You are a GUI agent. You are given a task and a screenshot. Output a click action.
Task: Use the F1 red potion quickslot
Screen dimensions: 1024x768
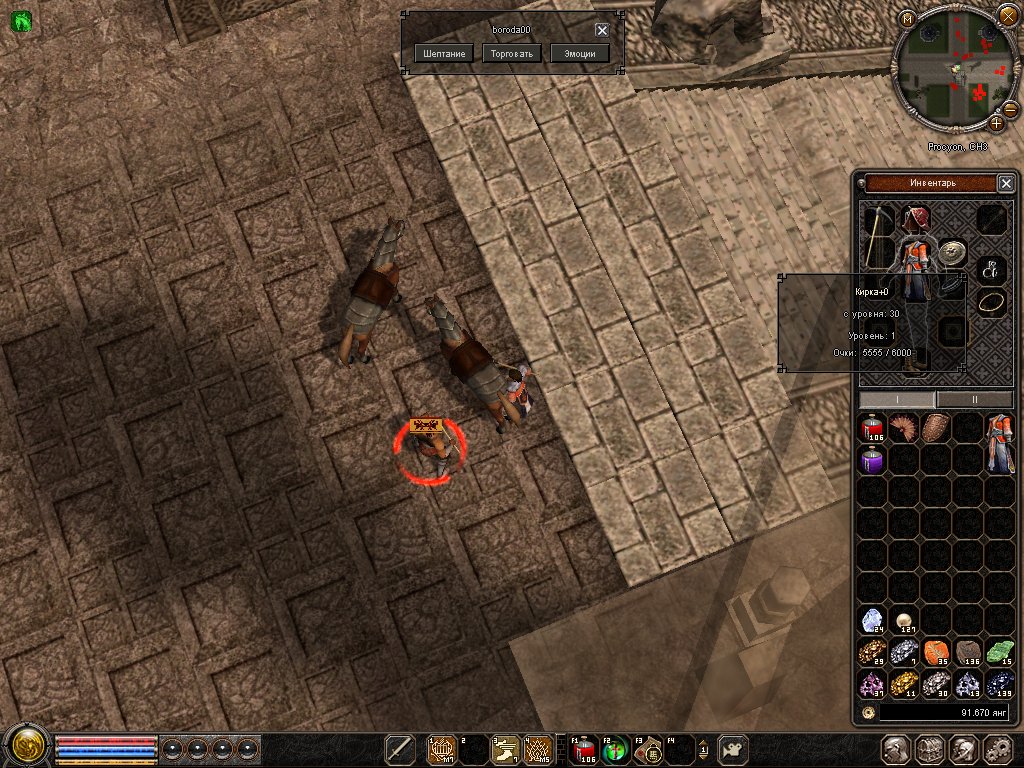coord(584,749)
